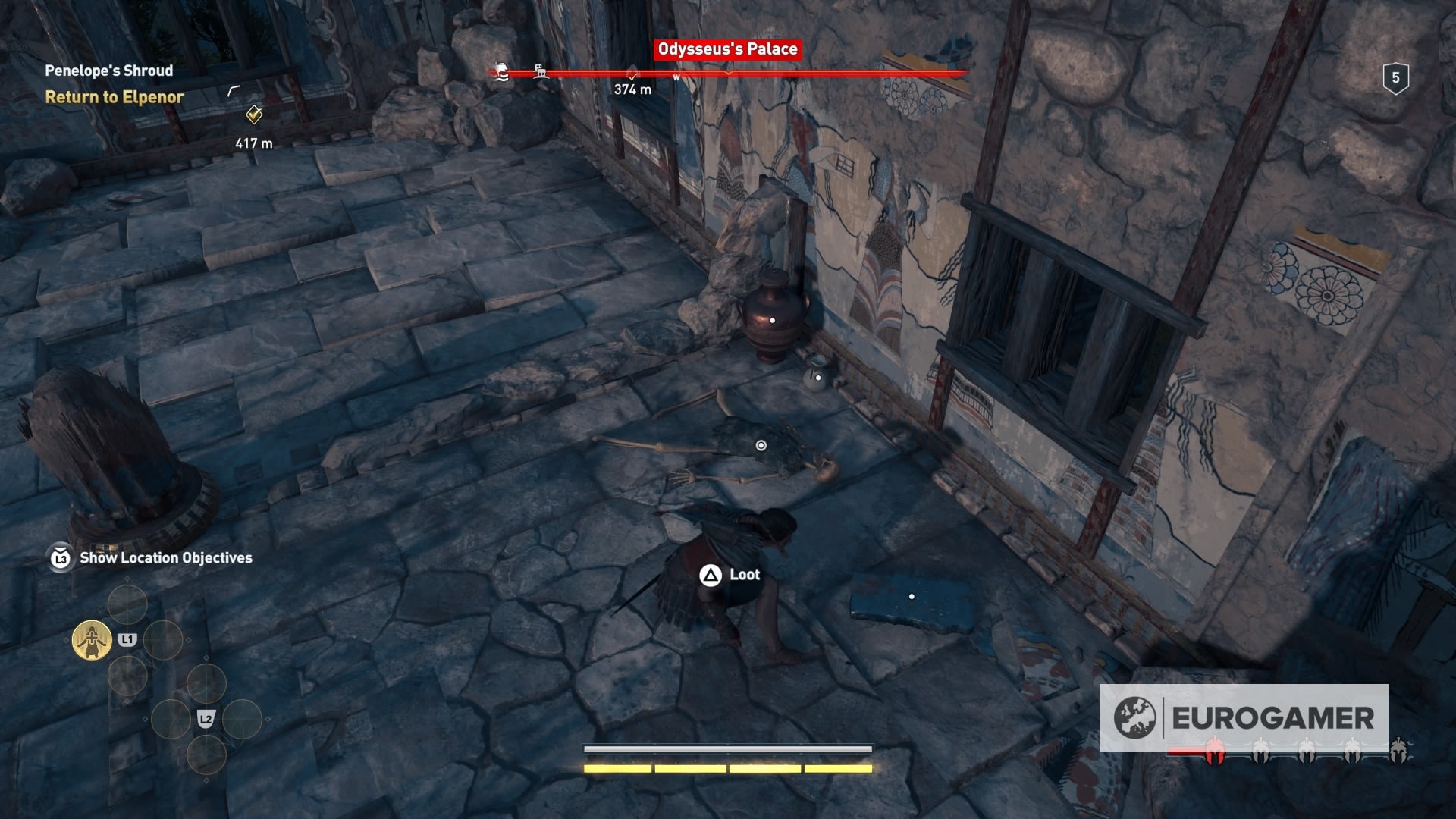Click the Return to Elpenor objective text
This screenshot has width=1456, height=819.
pyautogui.click(x=114, y=97)
